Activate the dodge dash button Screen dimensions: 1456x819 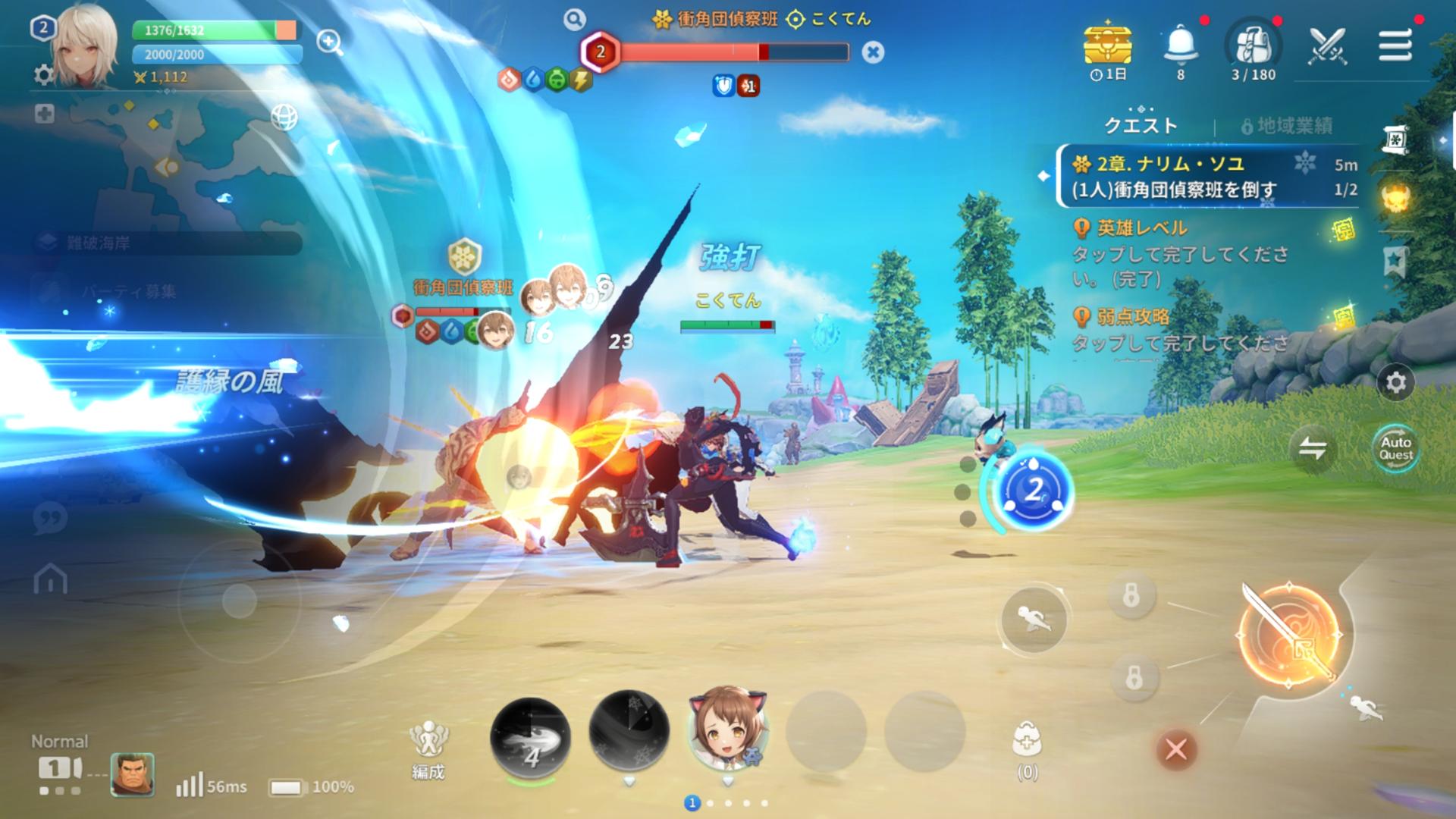1034,620
